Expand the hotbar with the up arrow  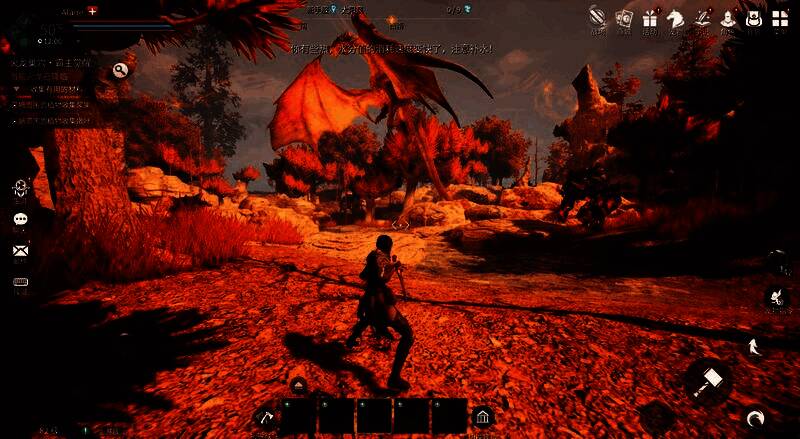298,384
